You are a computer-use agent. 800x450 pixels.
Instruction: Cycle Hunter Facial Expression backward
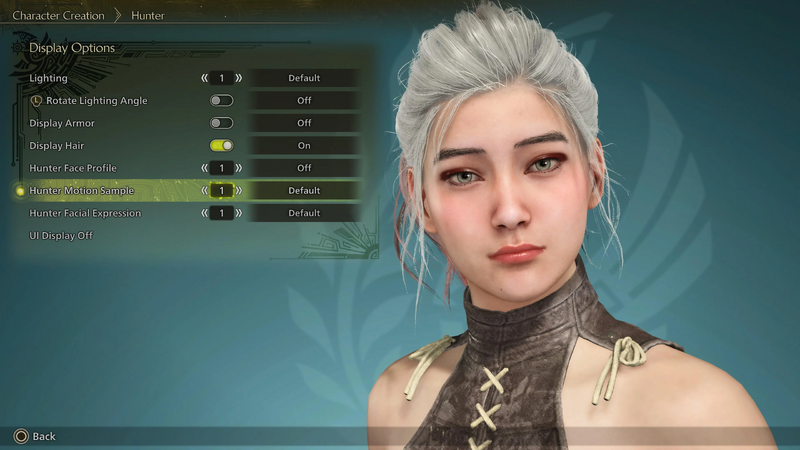(205, 213)
